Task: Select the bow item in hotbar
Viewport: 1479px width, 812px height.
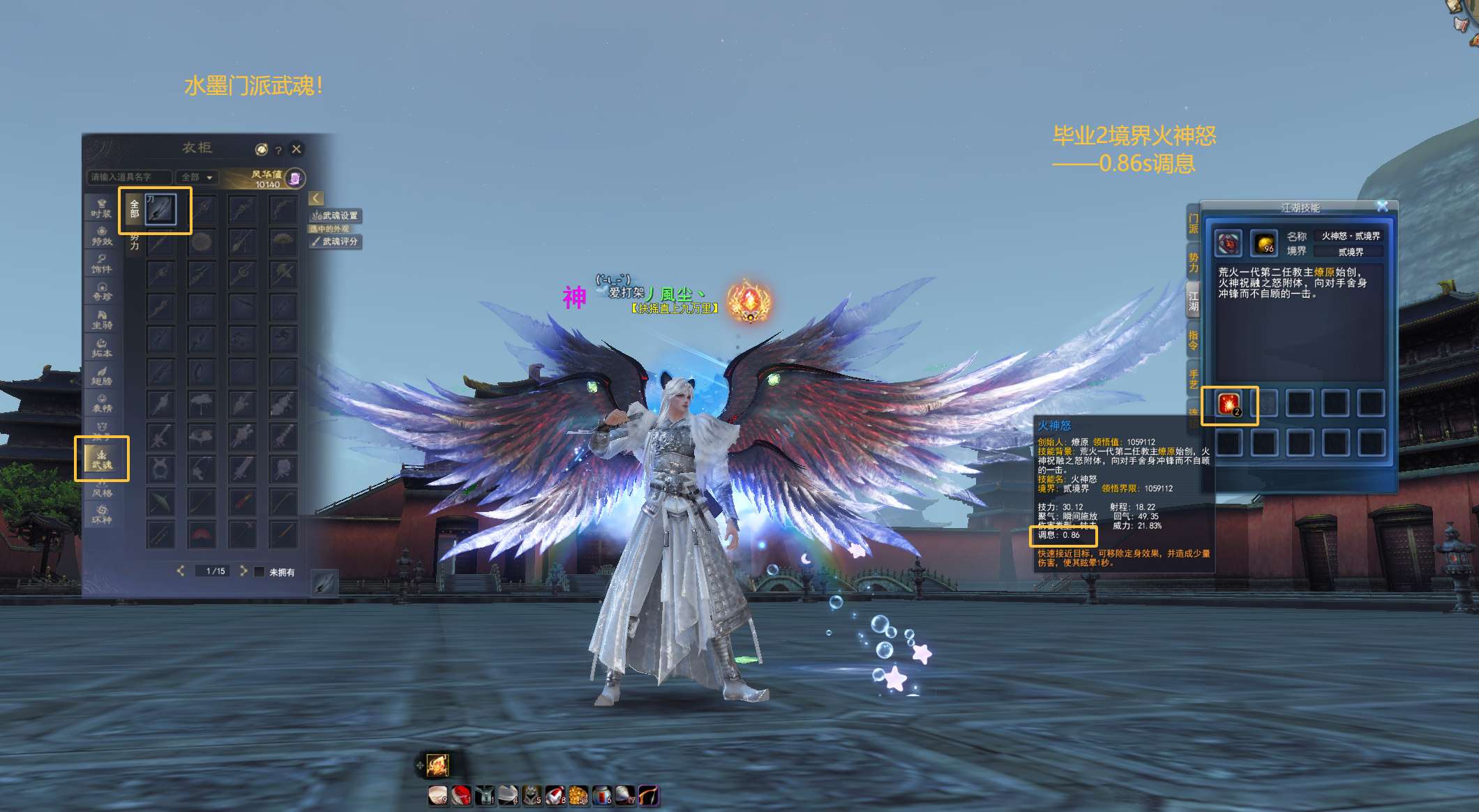Action: pos(649,795)
